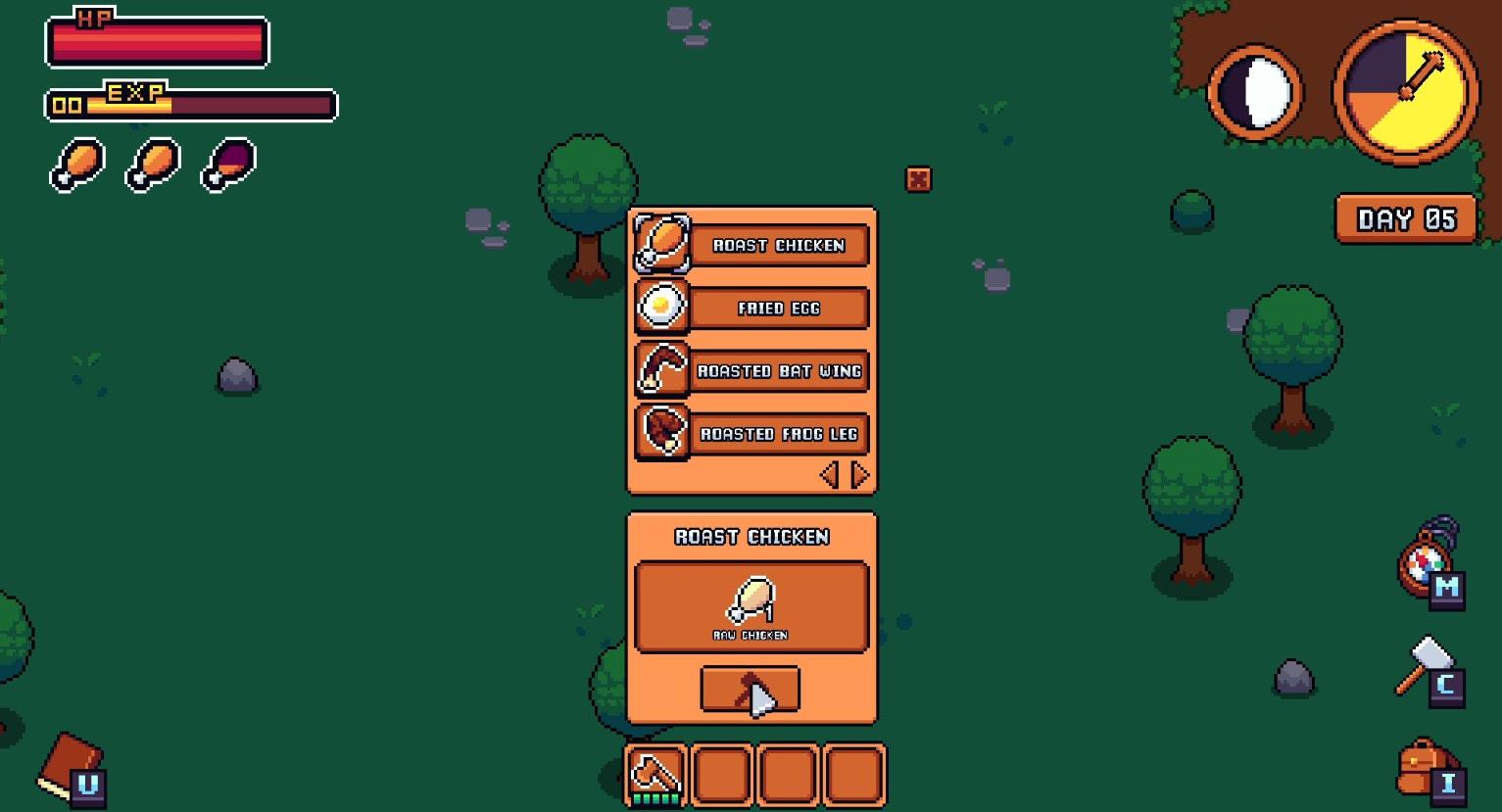Go to the previous recipe page

(x=829, y=475)
